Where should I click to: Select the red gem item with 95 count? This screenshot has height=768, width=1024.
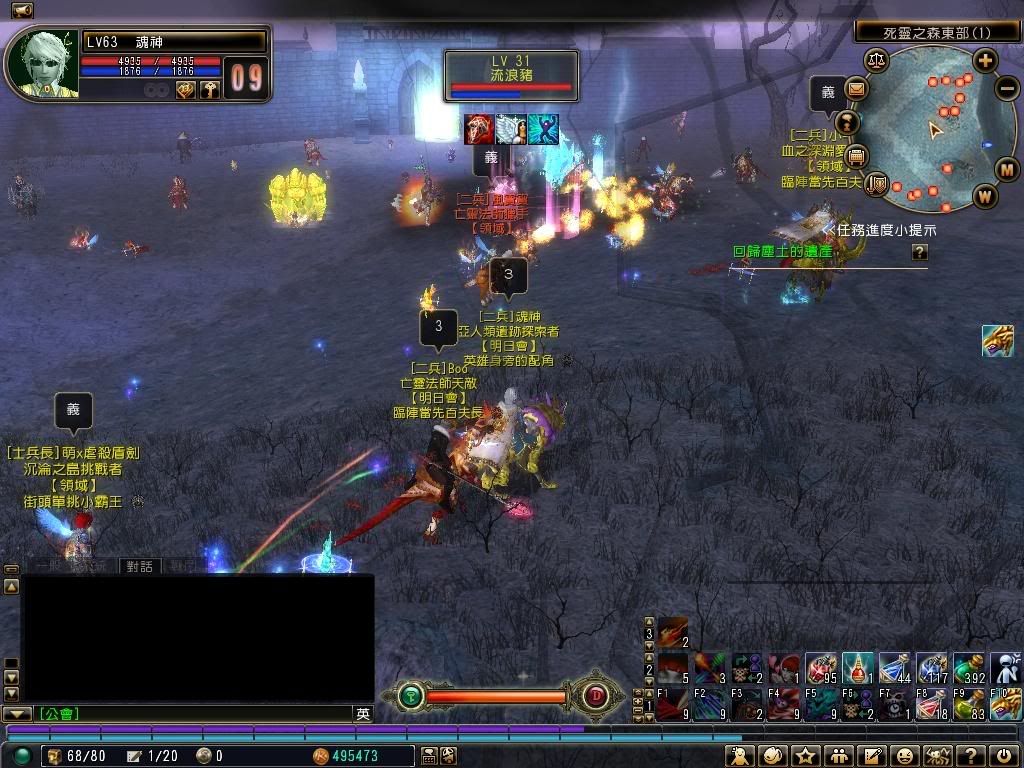[821, 667]
